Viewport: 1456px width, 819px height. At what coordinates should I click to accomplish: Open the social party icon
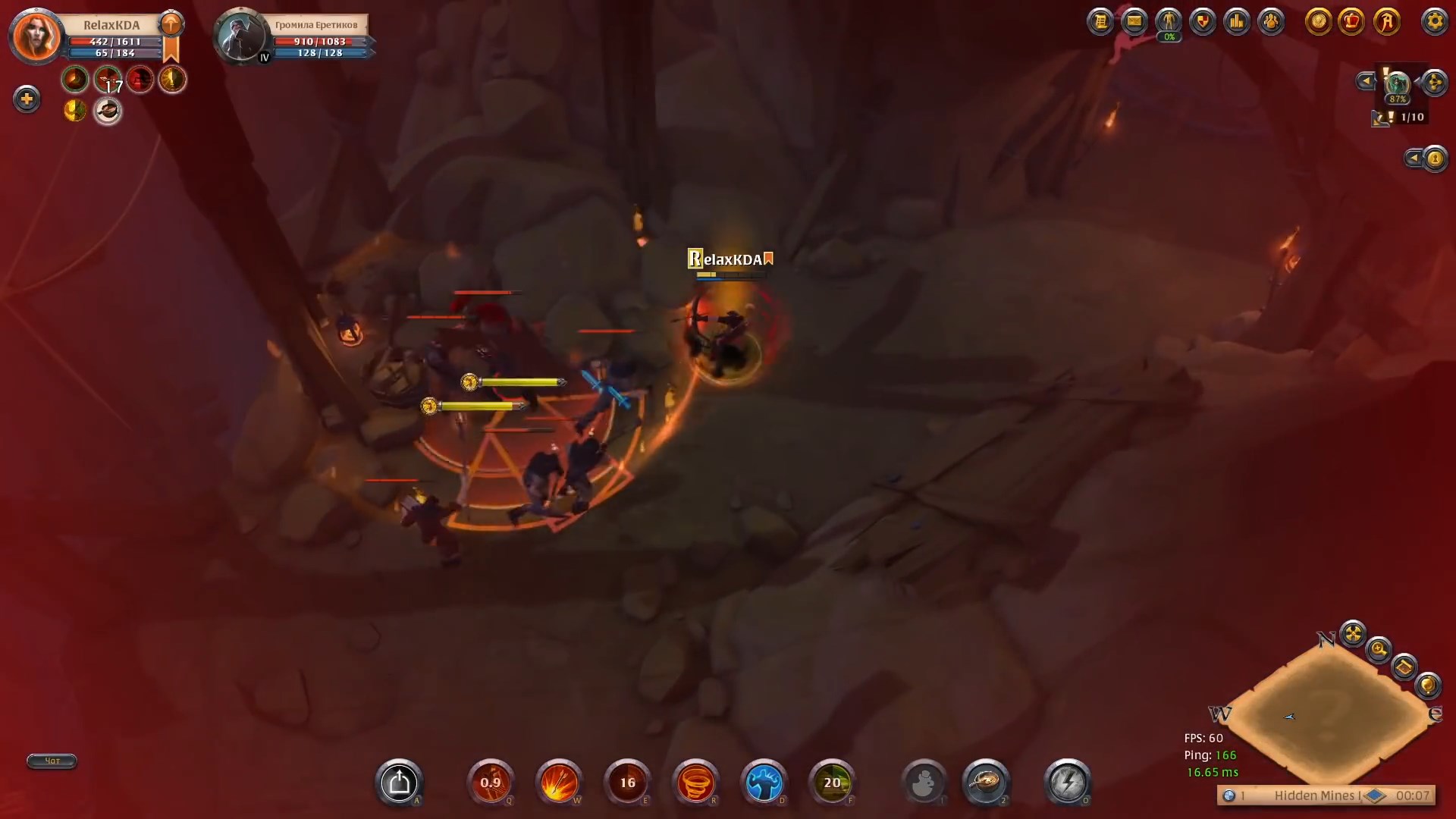coord(1272,21)
